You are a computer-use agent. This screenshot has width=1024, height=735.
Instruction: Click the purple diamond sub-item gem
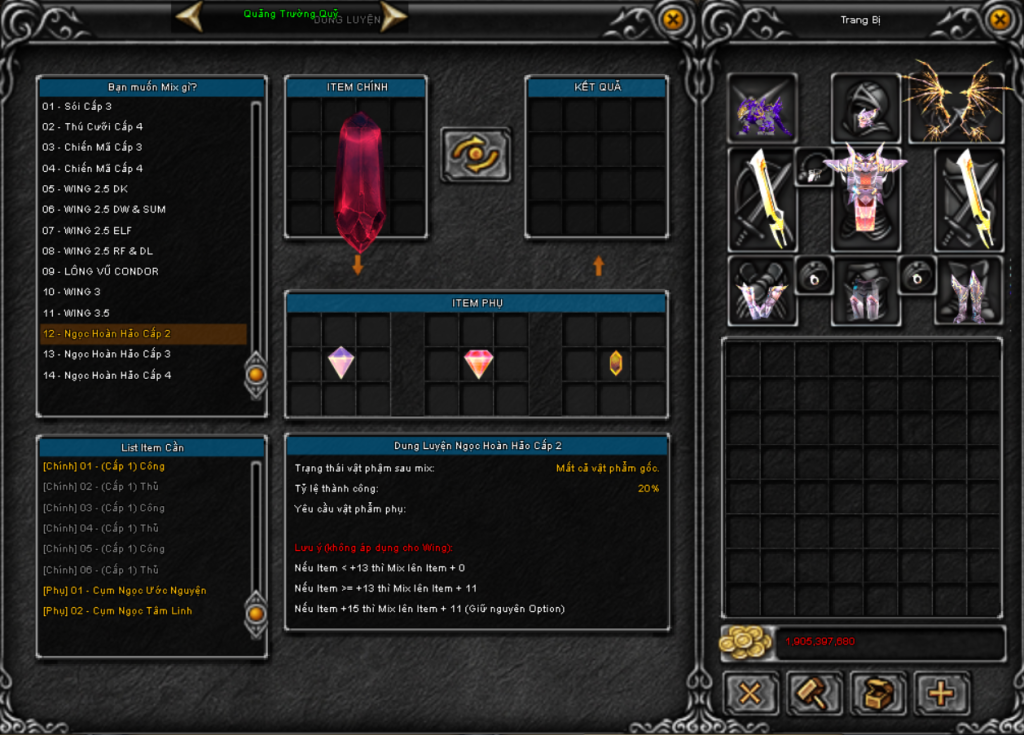point(341,362)
